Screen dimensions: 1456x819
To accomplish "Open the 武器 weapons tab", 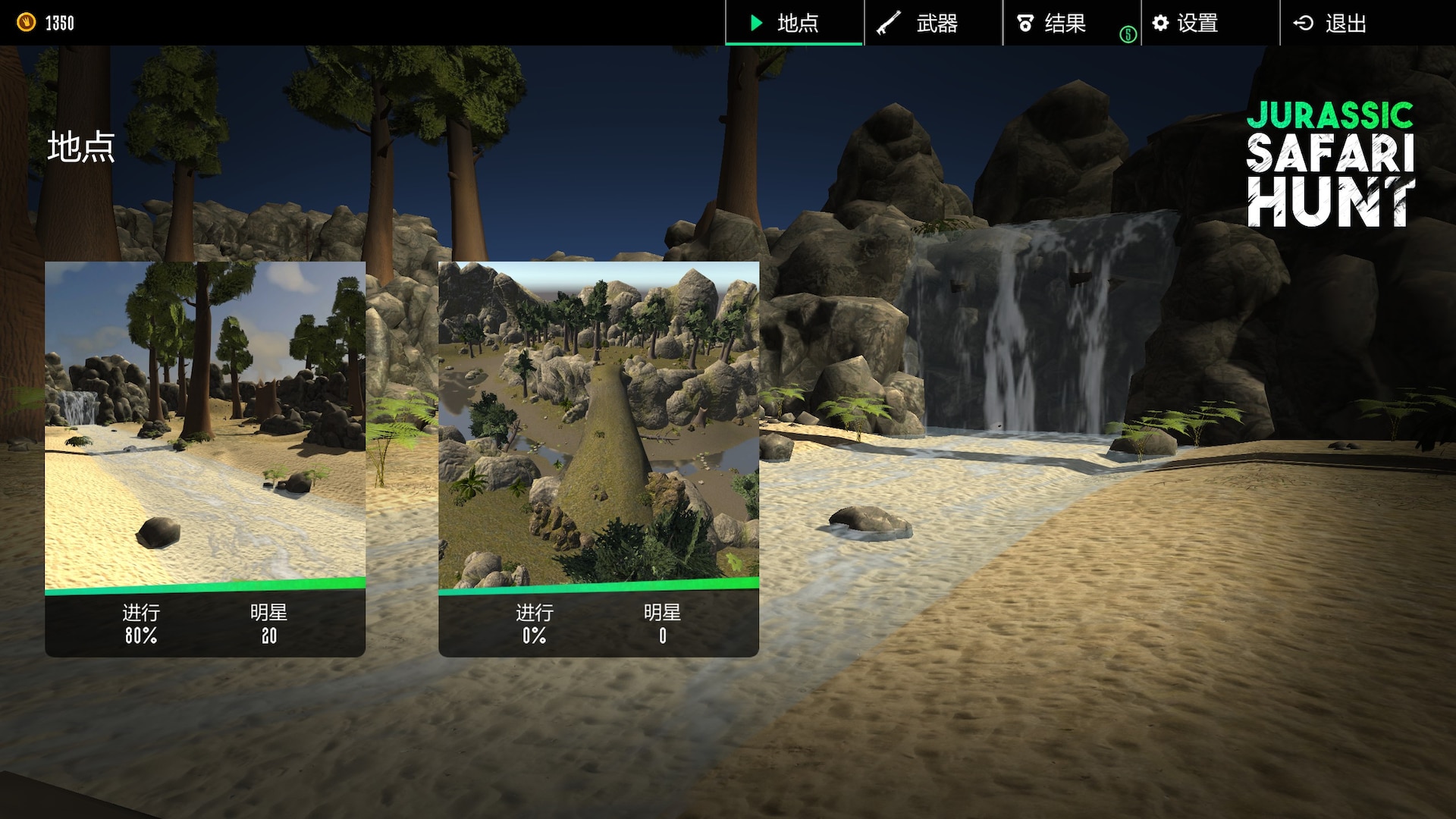I will (x=933, y=23).
